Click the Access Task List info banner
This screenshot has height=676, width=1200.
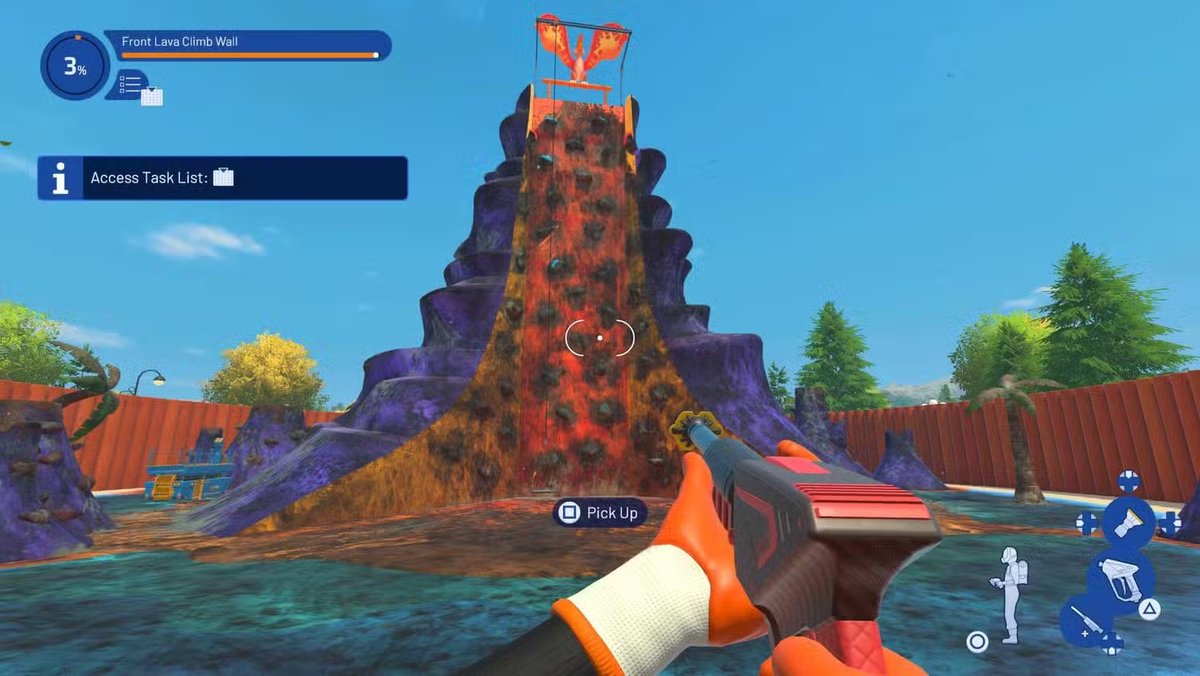coord(222,178)
